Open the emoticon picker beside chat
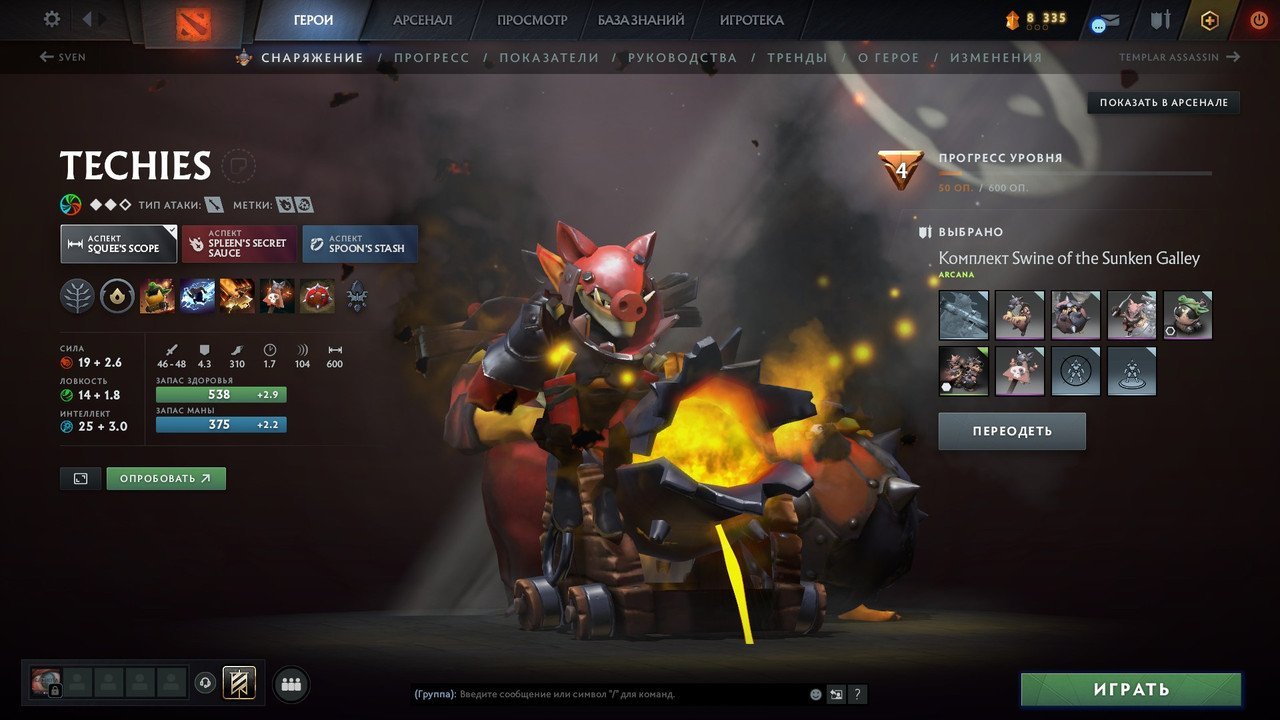The width and height of the screenshot is (1280, 720). click(816, 694)
